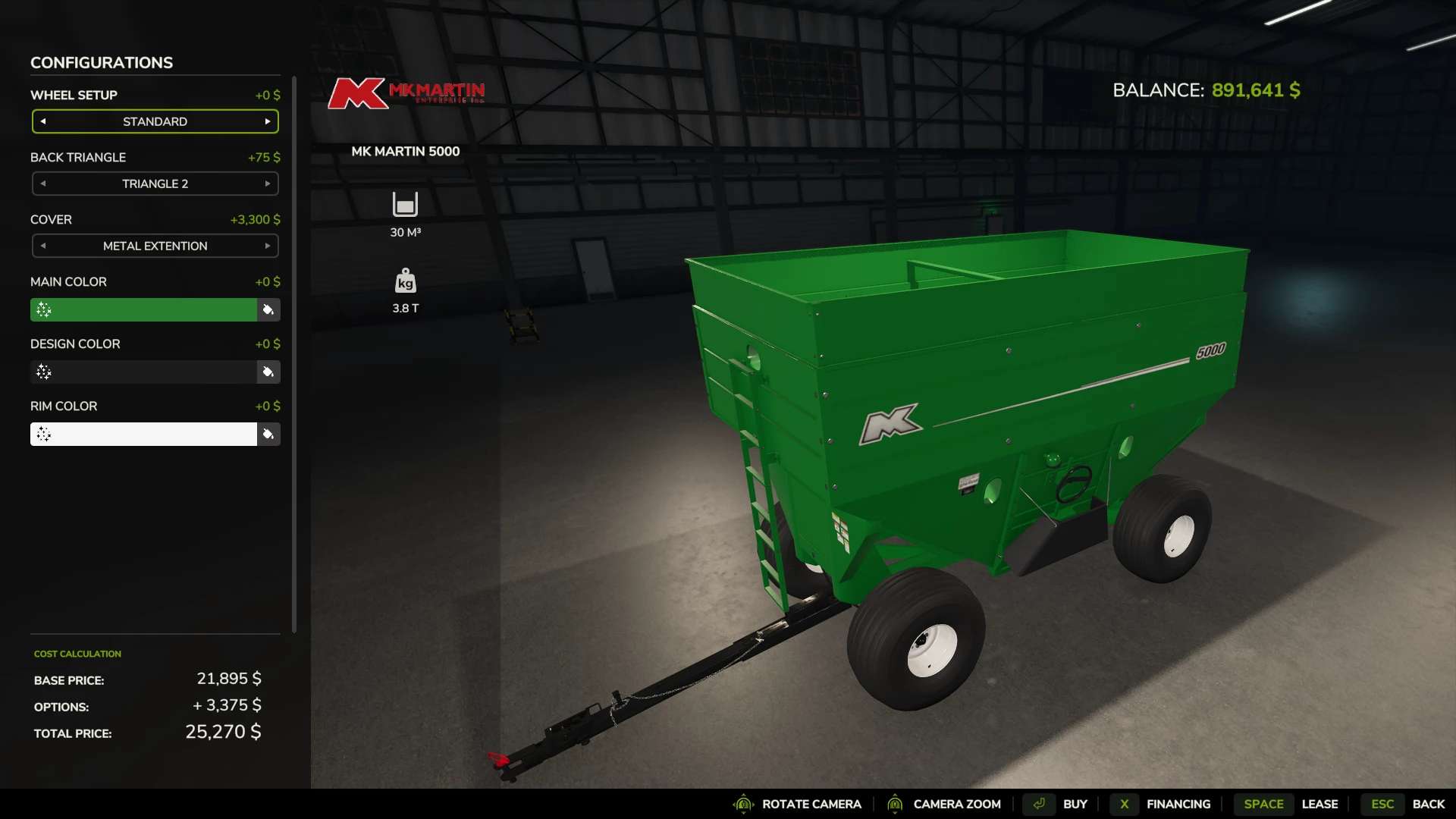Click the 30 M³ capacity icon
This screenshot has width=1456, height=819.
point(405,203)
